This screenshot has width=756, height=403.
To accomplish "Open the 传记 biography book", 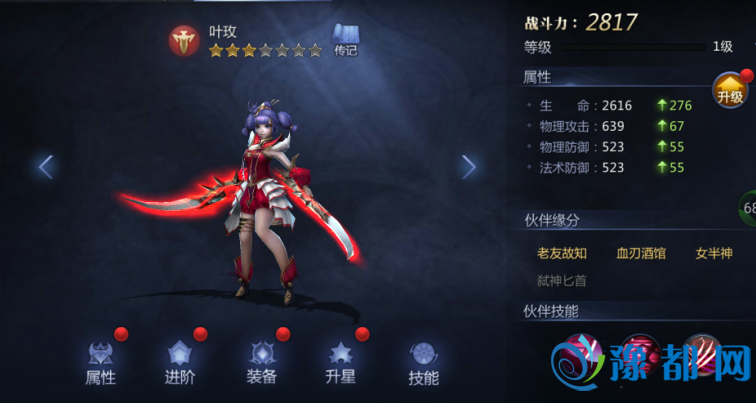I will pos(345,38).
